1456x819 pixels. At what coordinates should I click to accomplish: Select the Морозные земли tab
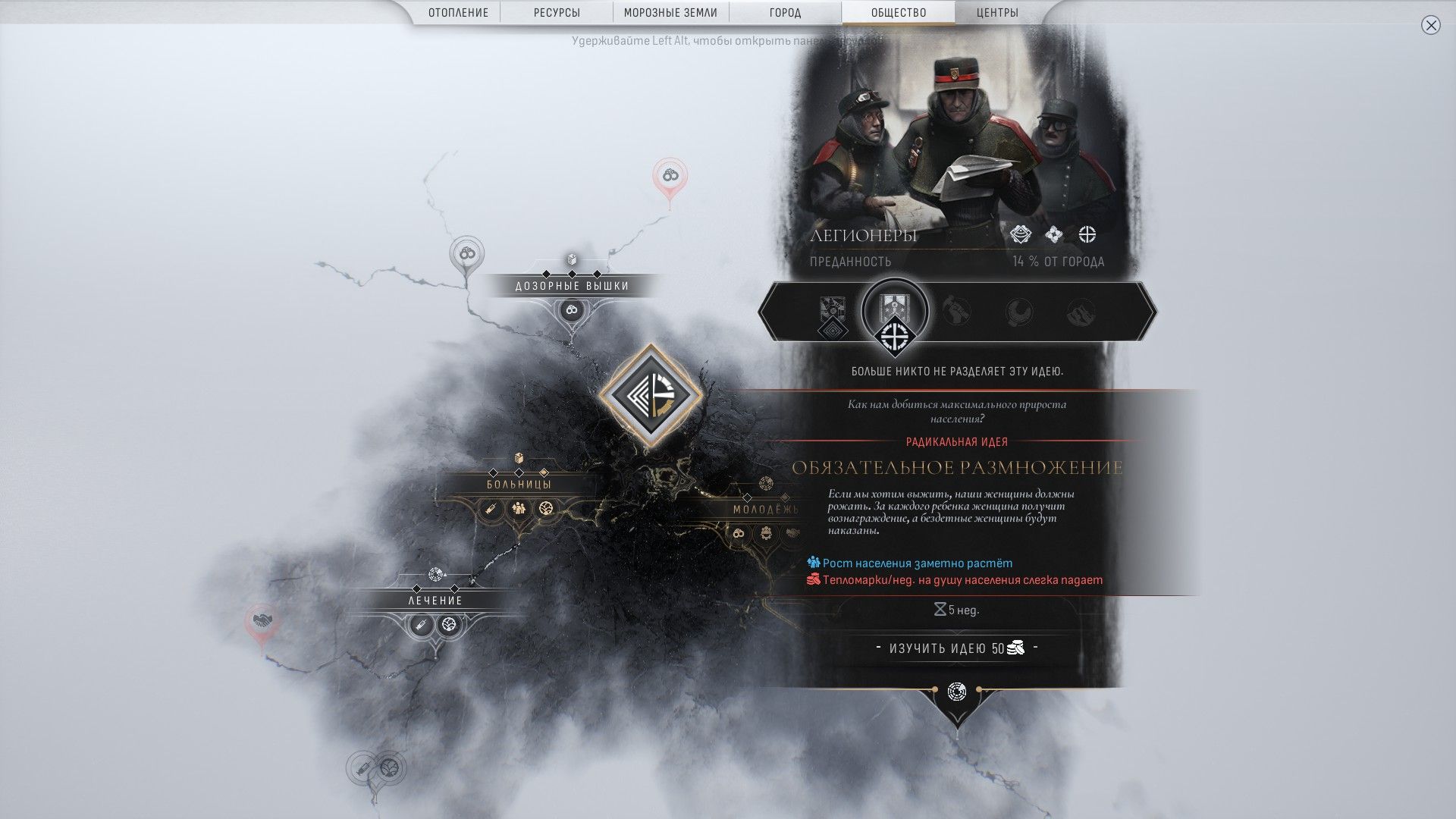(x=671, y=13)
